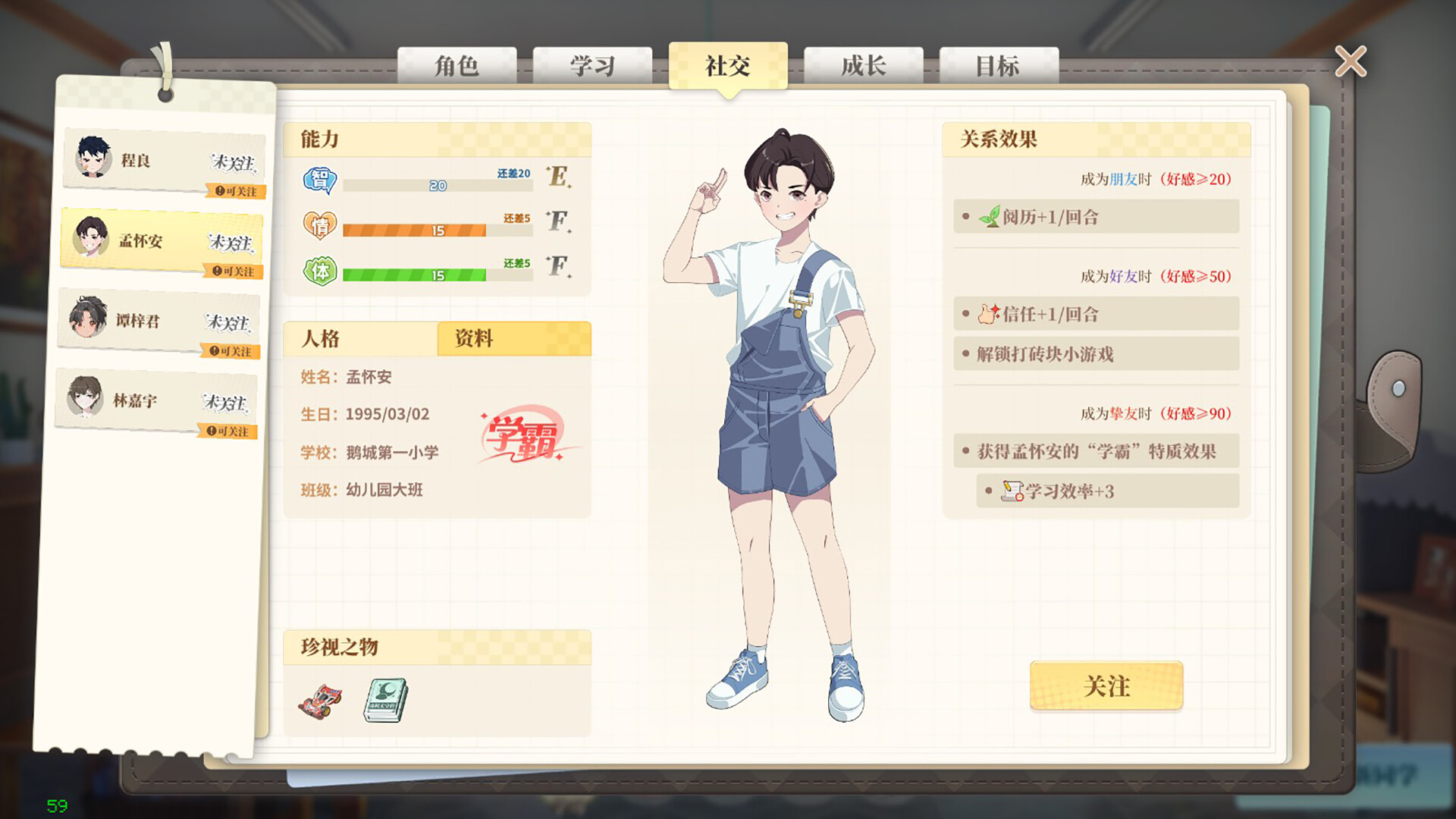Image resolution: width=1456 pixels, height=819 pixels.
Task: Click the red 学霸 stamp badge
Action: pyautogui.click(x=522, y=432)
